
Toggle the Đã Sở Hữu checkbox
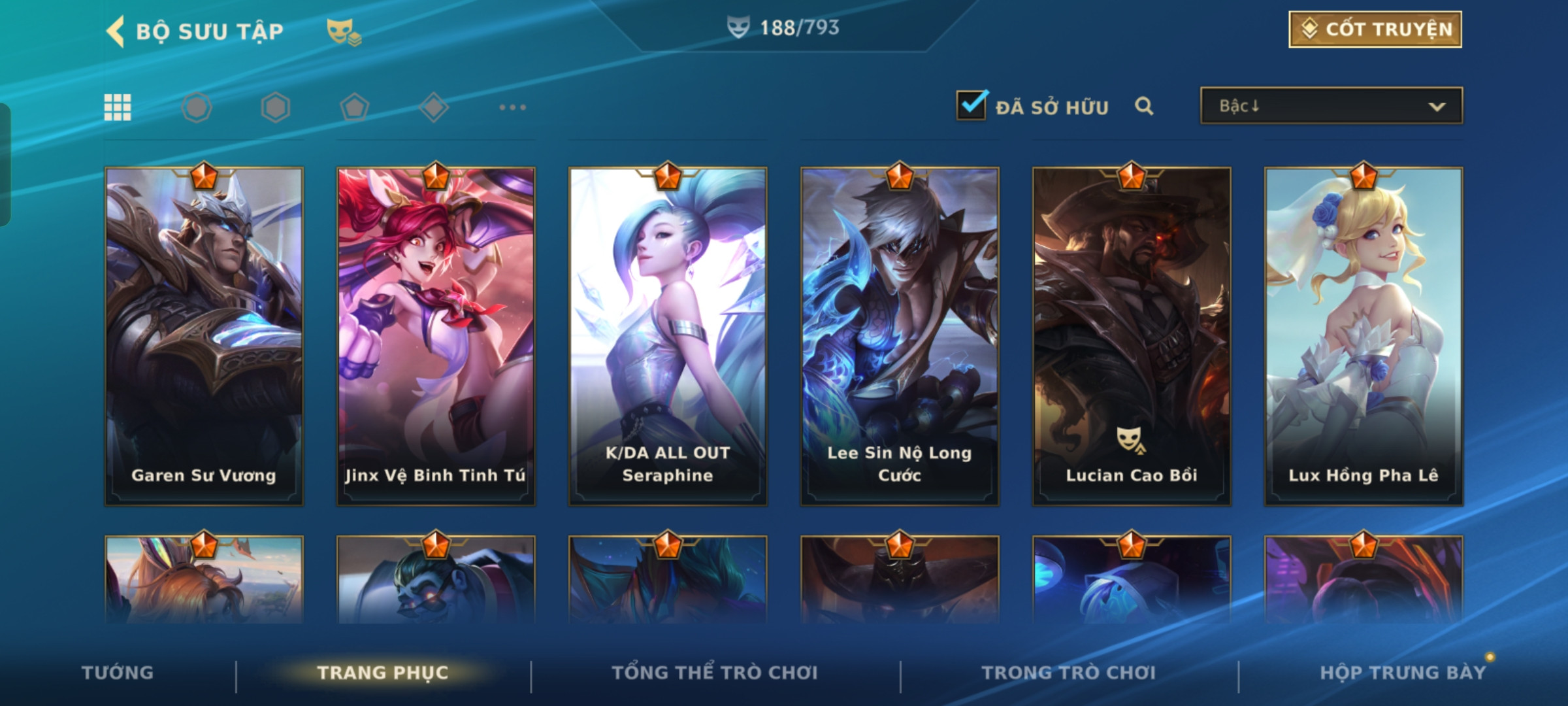[972, 105]
